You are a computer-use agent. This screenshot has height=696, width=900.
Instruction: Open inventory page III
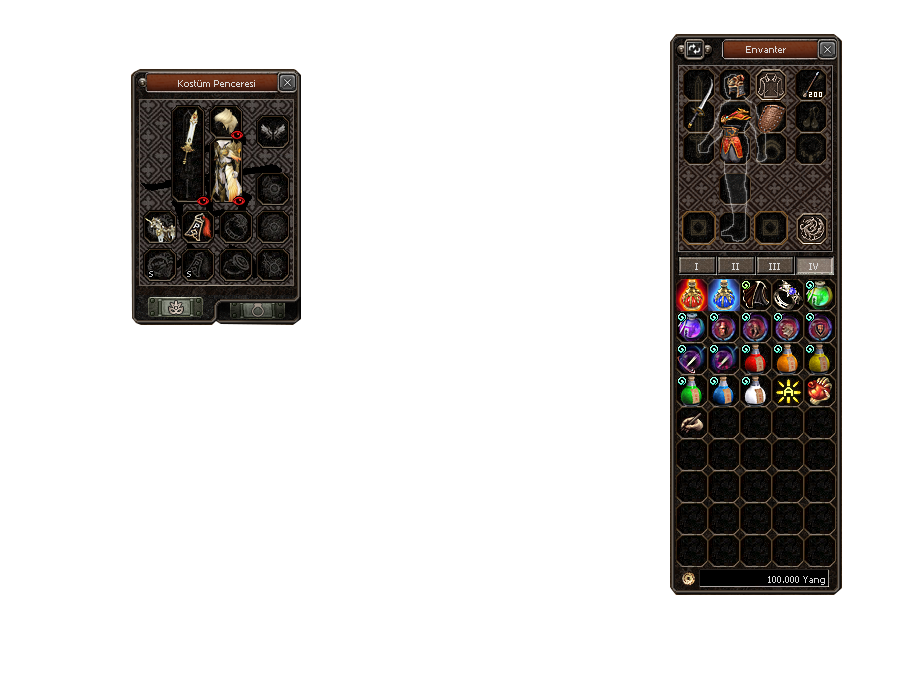point(775,266)
